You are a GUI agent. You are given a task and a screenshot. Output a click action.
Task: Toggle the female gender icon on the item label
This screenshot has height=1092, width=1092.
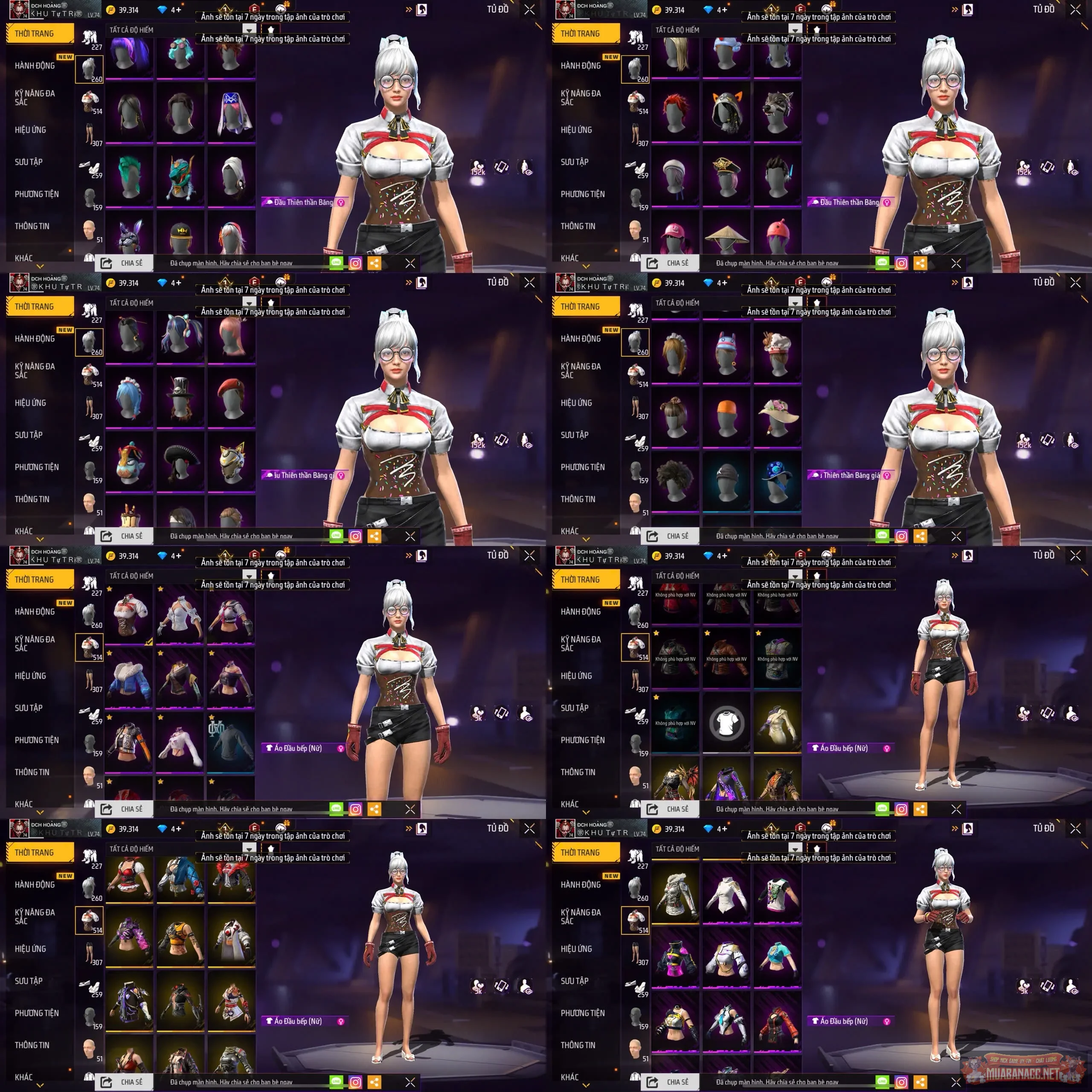(x=341, y=201)
